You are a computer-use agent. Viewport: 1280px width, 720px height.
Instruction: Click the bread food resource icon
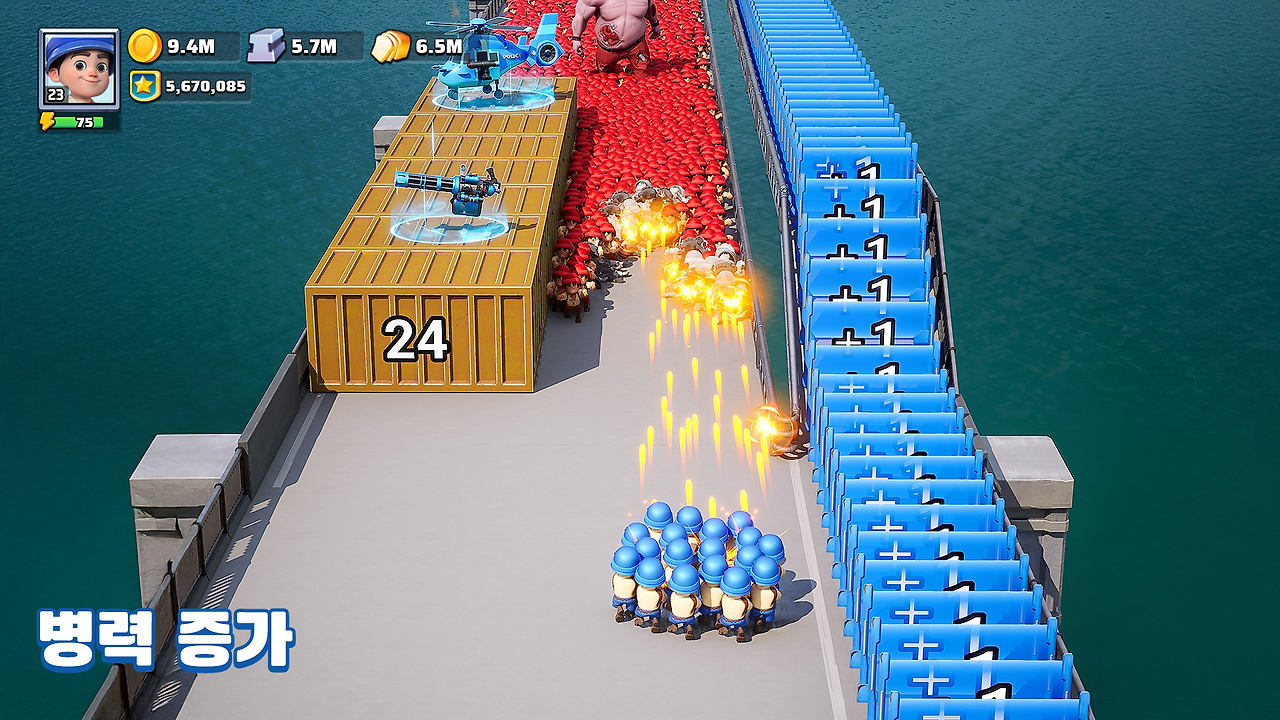click(x=391, y=46)
